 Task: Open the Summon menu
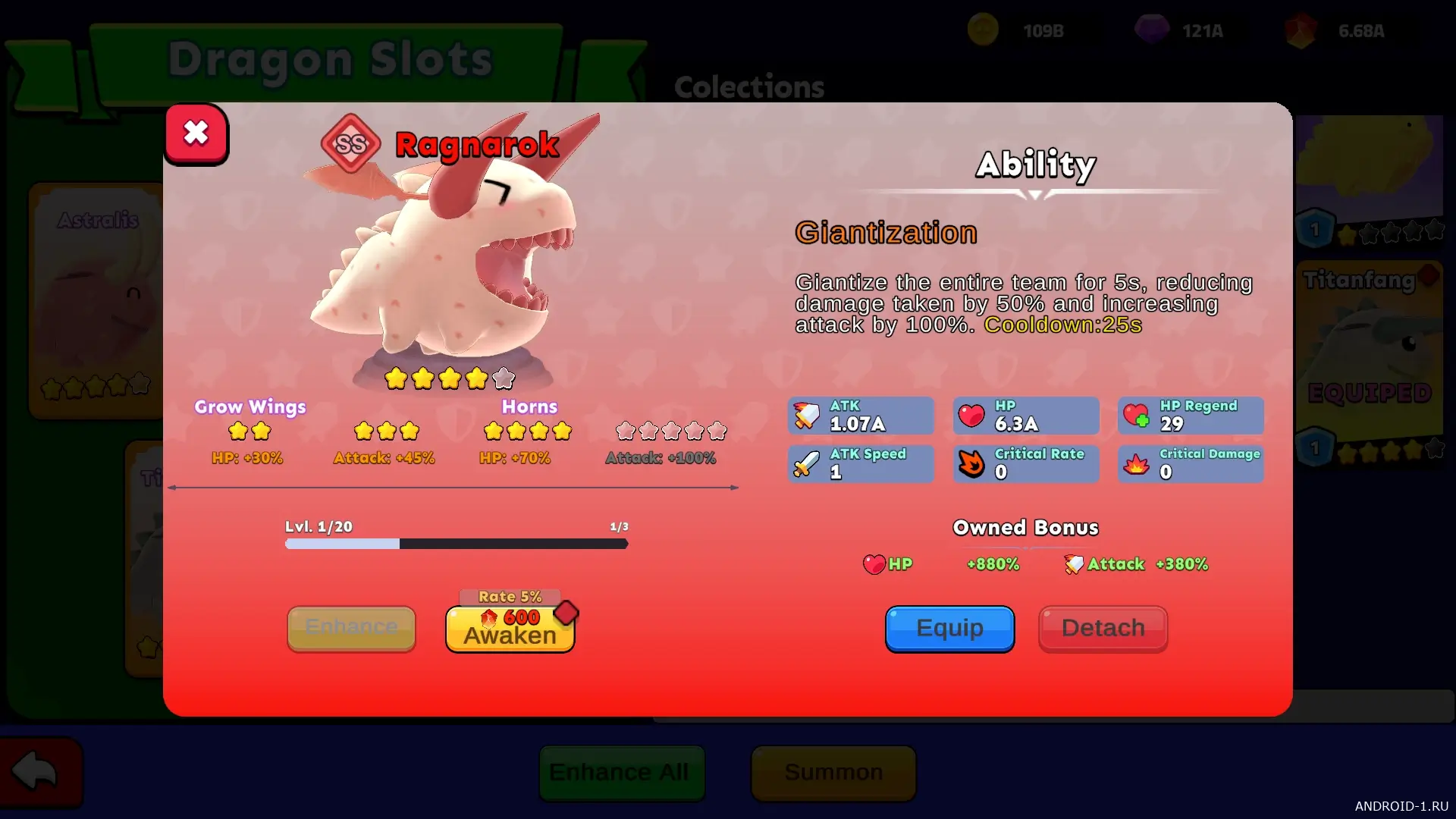833,773
